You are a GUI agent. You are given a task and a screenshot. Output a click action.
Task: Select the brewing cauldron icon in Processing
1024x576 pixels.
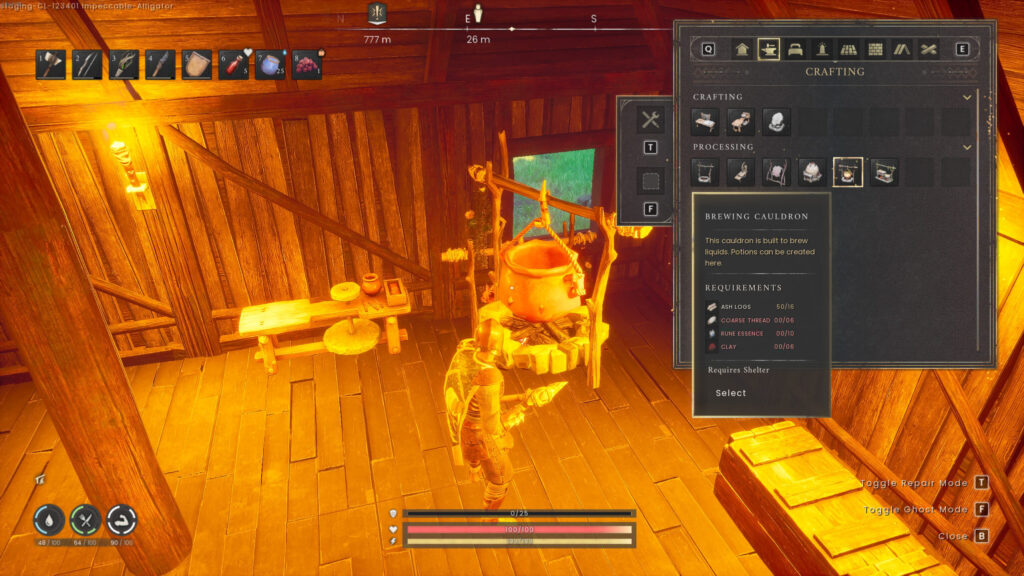pos(848,172)
